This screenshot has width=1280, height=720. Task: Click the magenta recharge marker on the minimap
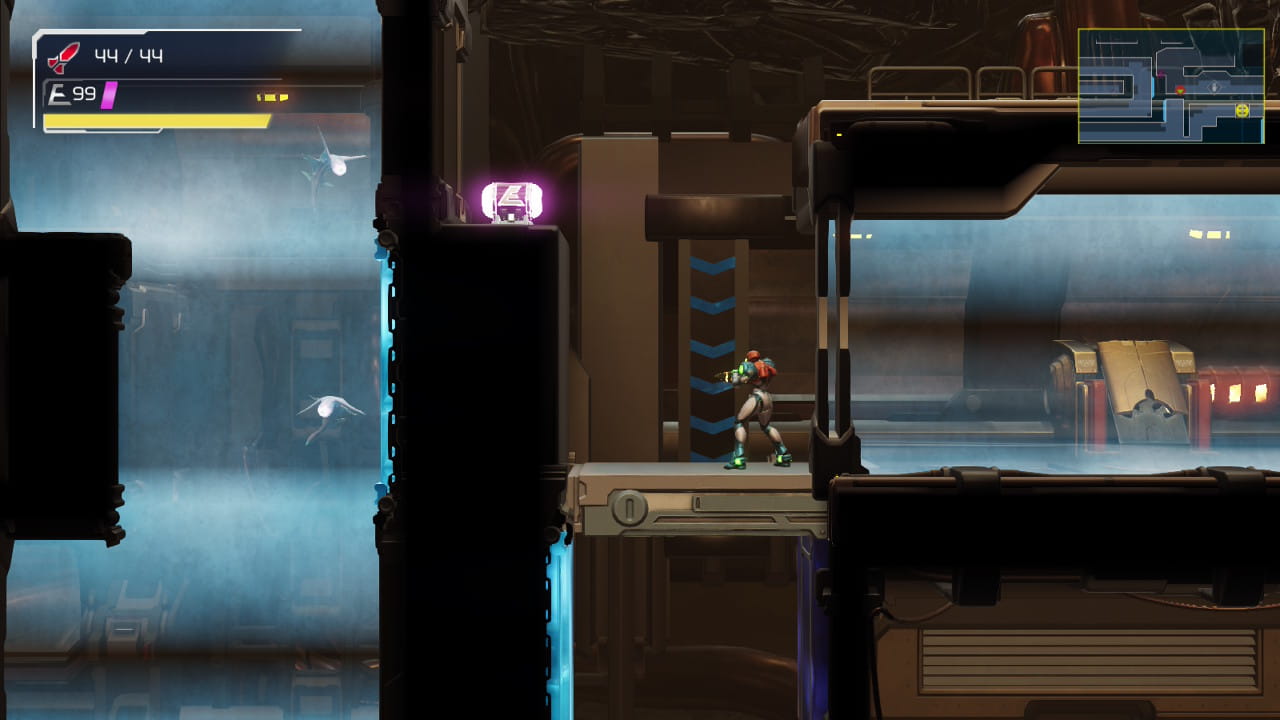pyautogui.click(x=1161, y=73)
